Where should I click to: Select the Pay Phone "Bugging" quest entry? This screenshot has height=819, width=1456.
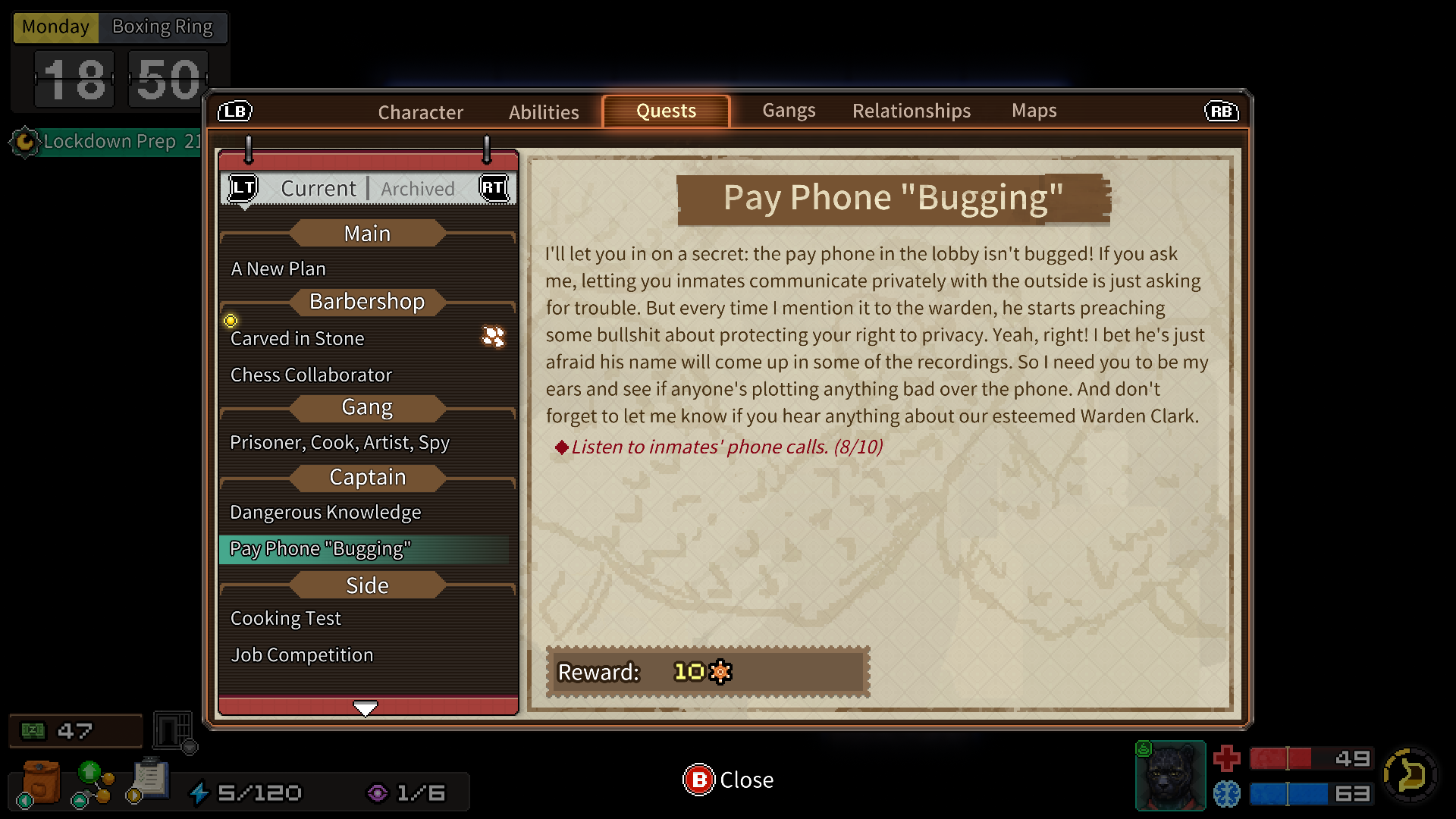pyautogui.click(x=320, y=549)
